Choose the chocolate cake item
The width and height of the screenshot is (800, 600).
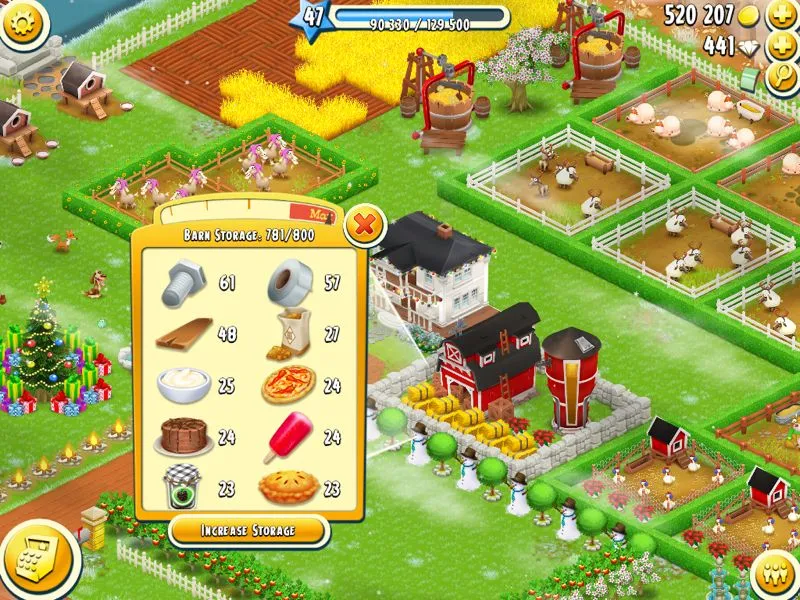183,436
